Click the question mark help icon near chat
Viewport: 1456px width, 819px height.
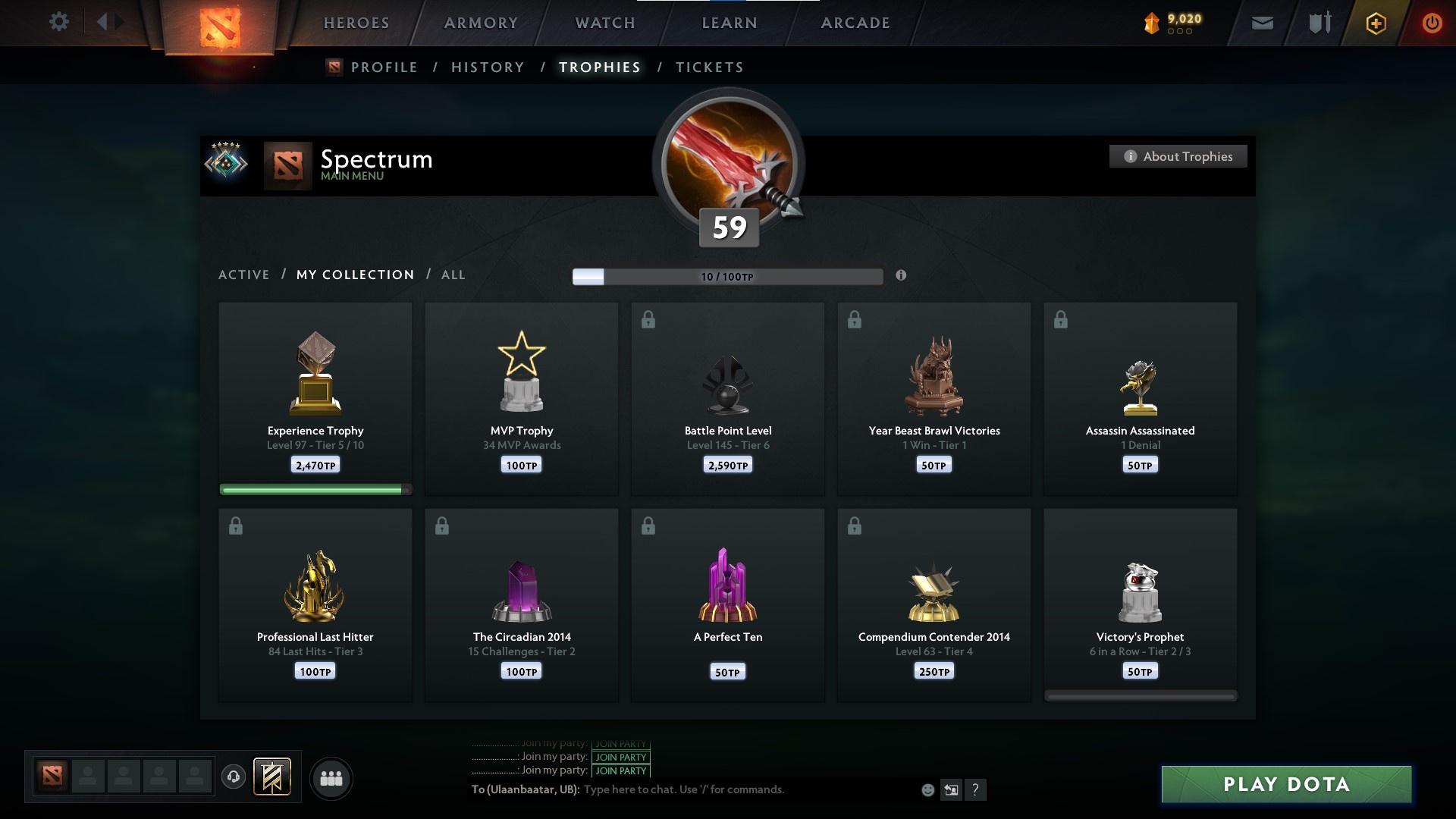click(977, 790)
